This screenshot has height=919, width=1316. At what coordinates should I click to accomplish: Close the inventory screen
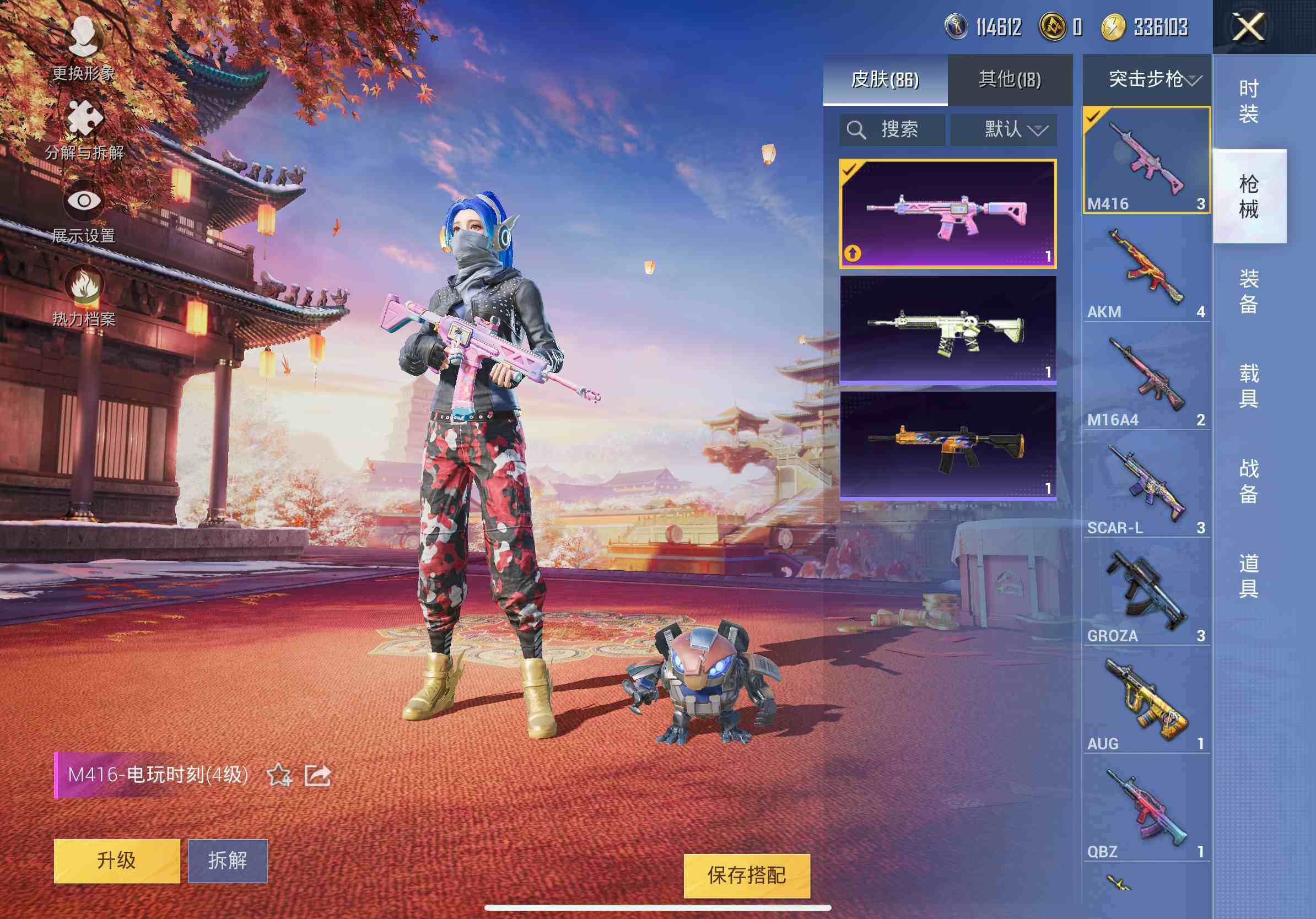[1248, 27]
